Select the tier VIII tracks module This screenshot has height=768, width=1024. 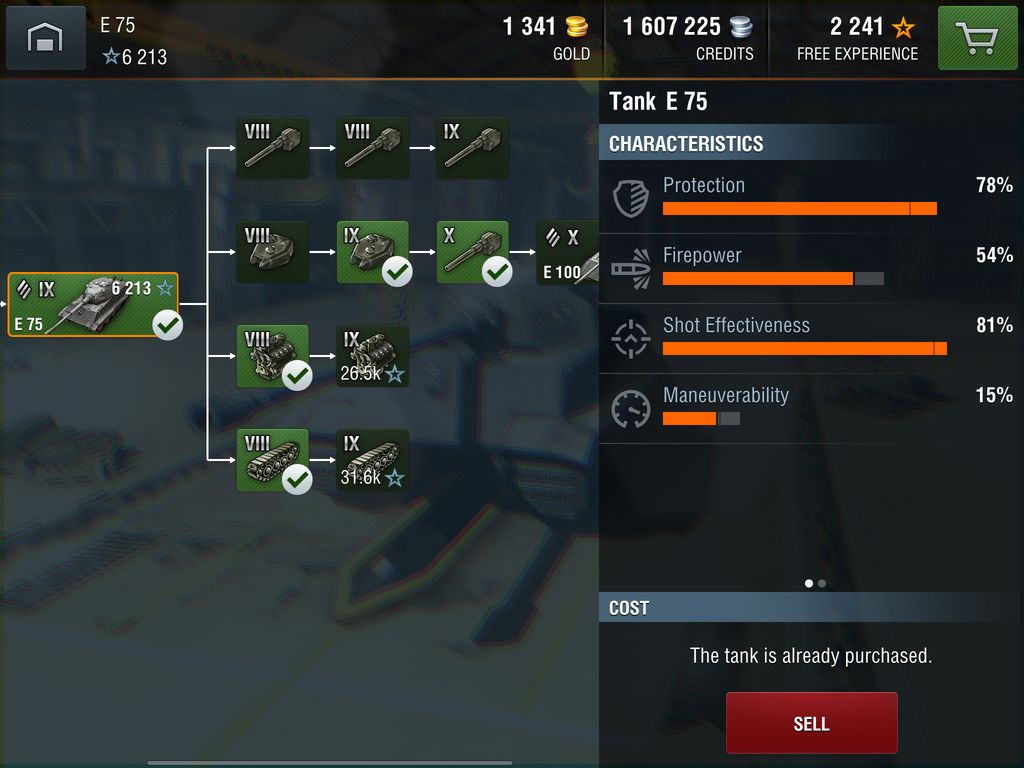coord(272,460)
